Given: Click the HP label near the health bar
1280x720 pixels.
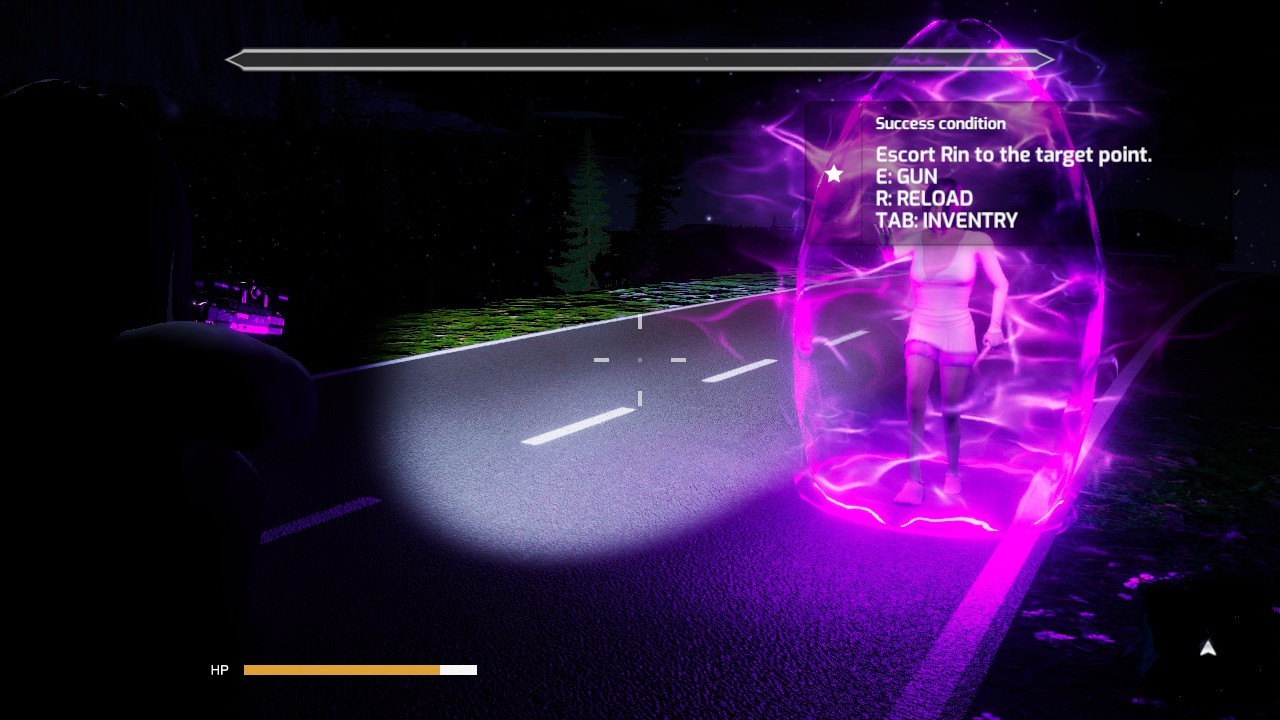Looking at the screenshot, I should 219,670.
